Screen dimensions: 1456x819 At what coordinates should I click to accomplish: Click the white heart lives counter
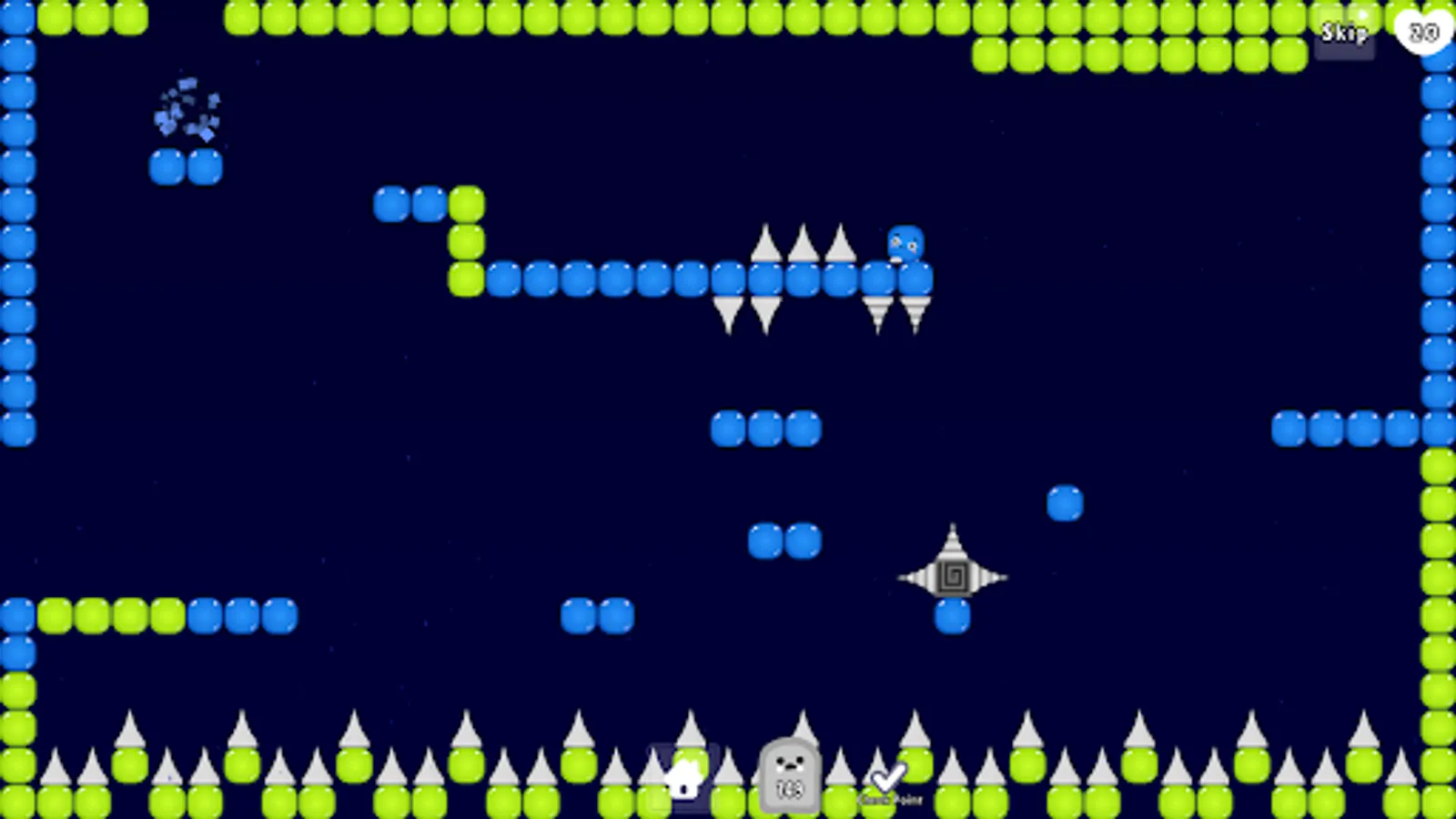pyautogui.click(x=1420, y=32)
